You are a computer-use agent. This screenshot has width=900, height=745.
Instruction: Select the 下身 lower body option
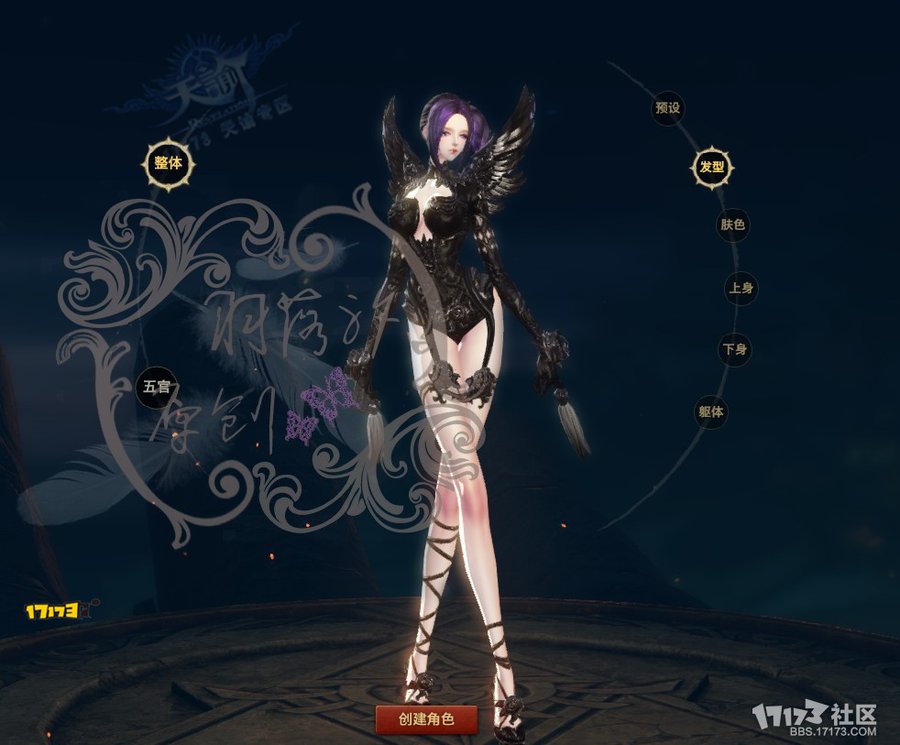pyautogui.click(x=735, y=350)
